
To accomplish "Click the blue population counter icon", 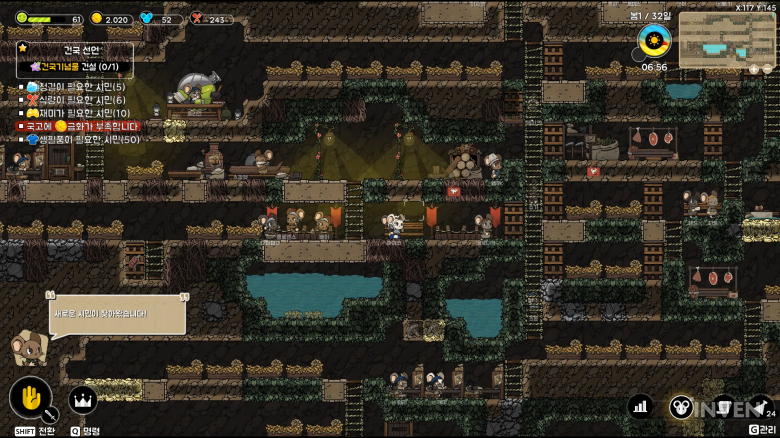I will pos(147,19).
